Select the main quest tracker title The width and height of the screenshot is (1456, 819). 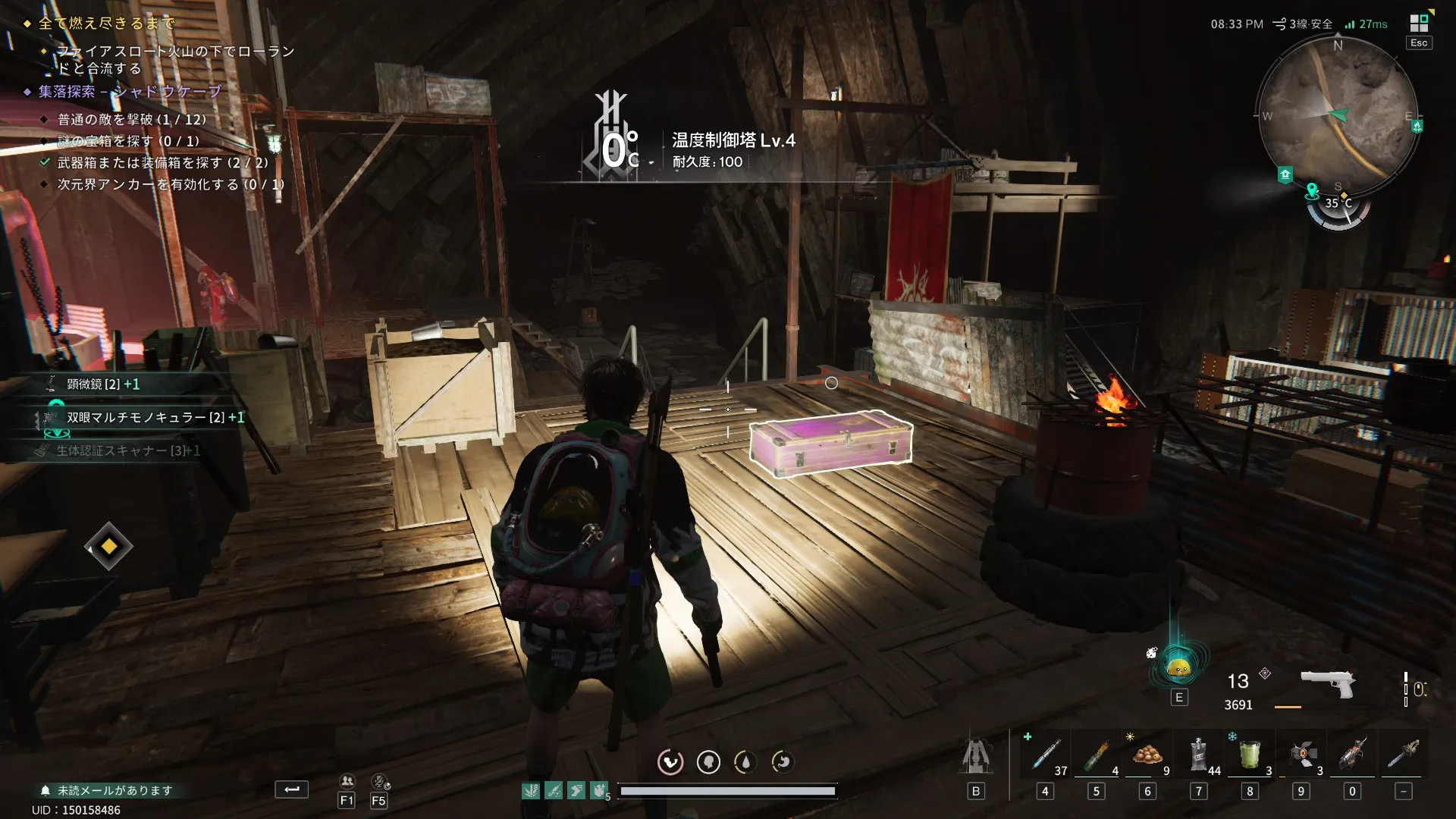click(x=106, y=24)
